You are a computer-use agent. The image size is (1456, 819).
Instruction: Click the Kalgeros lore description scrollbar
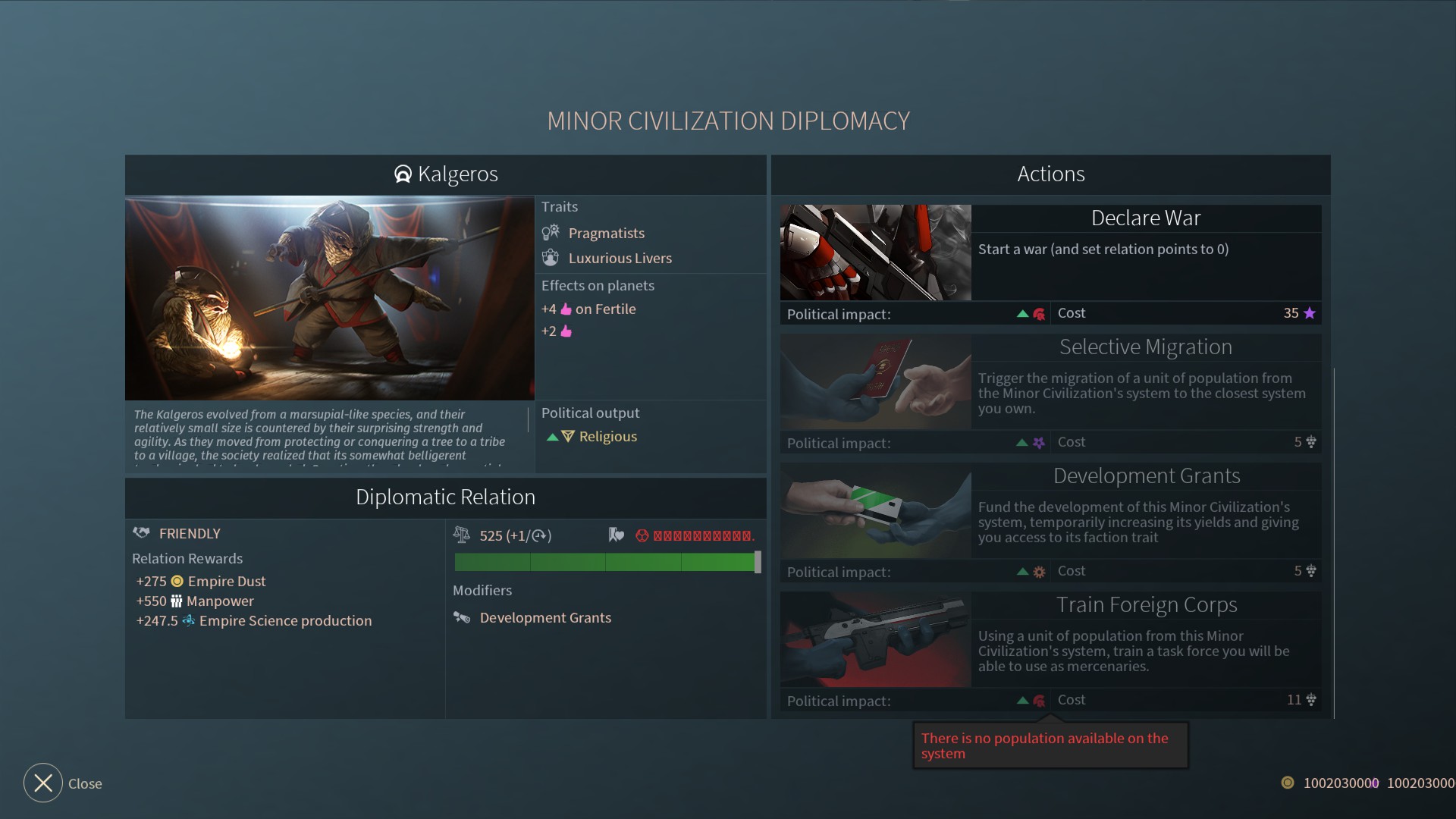click(528, 420)
